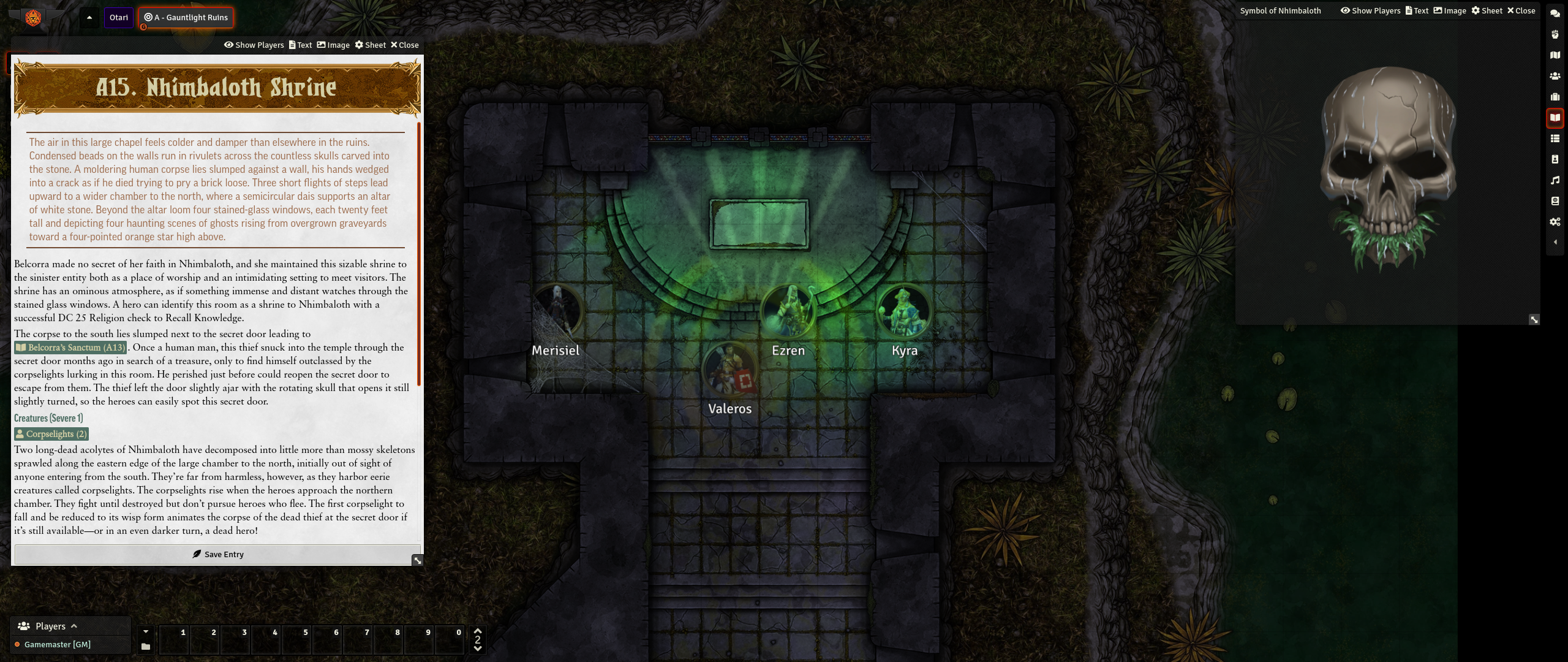Expand the macro bar dropdown arrow

pos(146,631)
